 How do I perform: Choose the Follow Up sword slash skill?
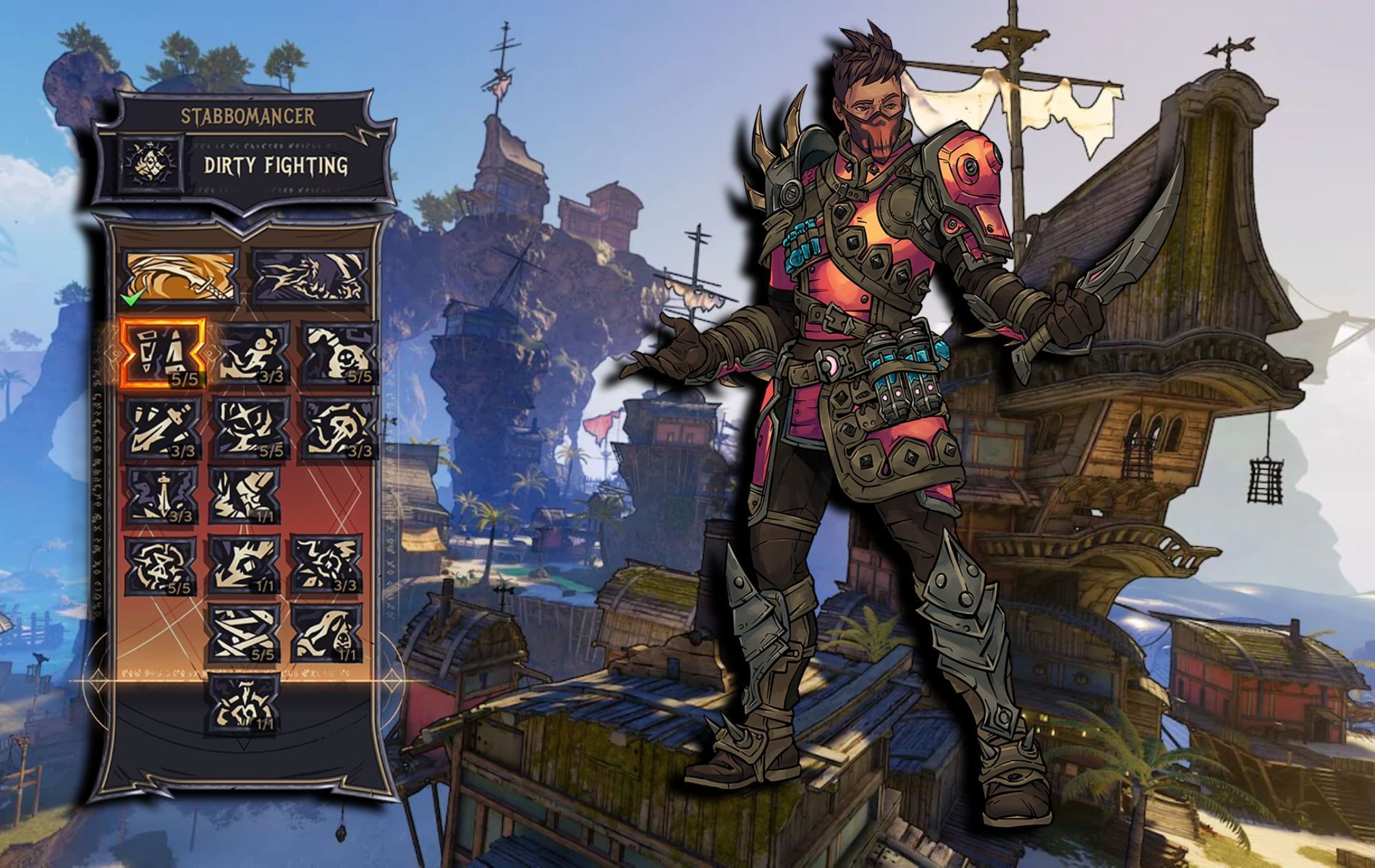[161, 427]
